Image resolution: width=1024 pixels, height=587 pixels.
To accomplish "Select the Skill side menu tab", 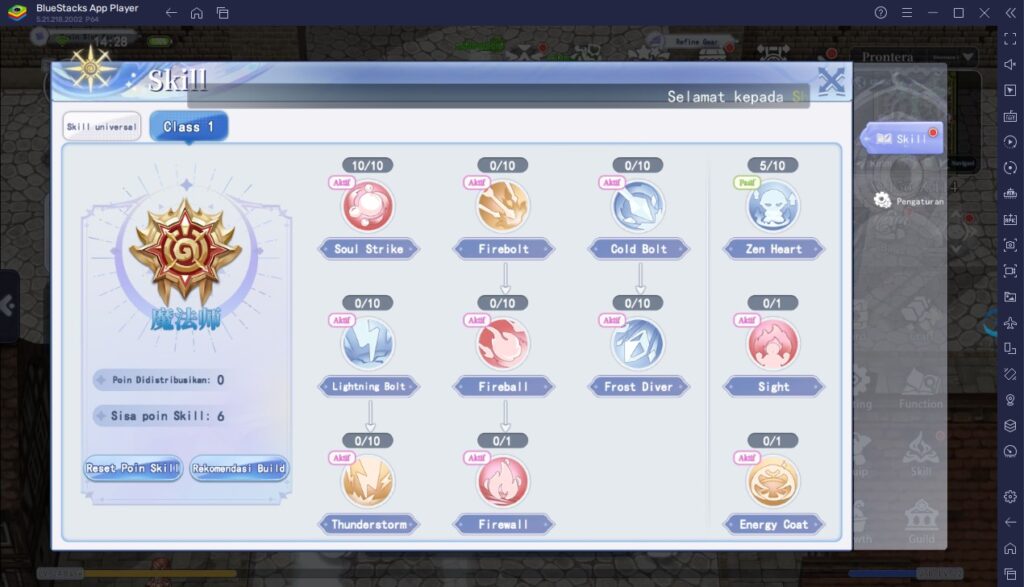I will click(902, 139).
